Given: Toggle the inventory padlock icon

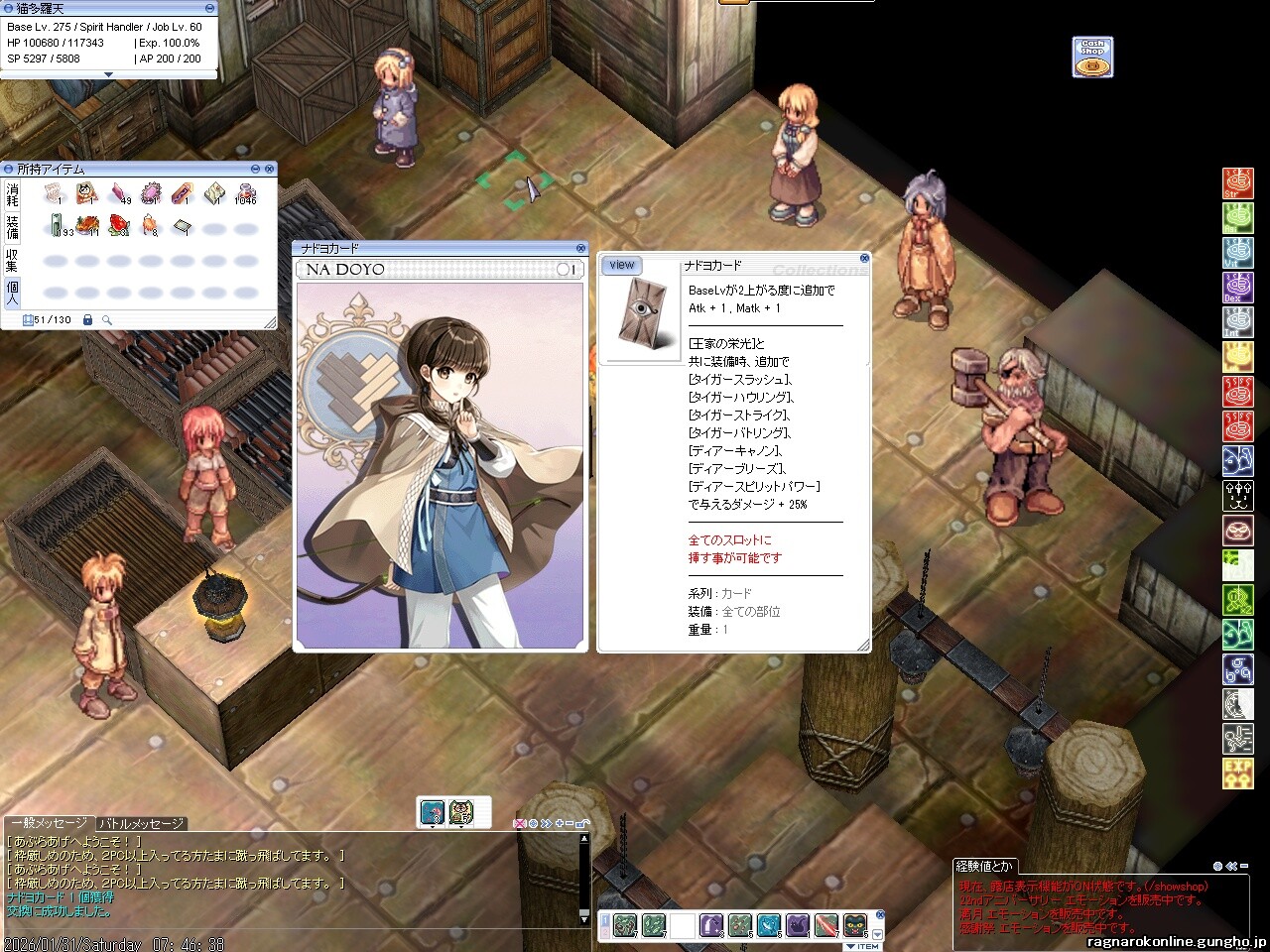Looking at the screenshot, I should pos(87,320).
